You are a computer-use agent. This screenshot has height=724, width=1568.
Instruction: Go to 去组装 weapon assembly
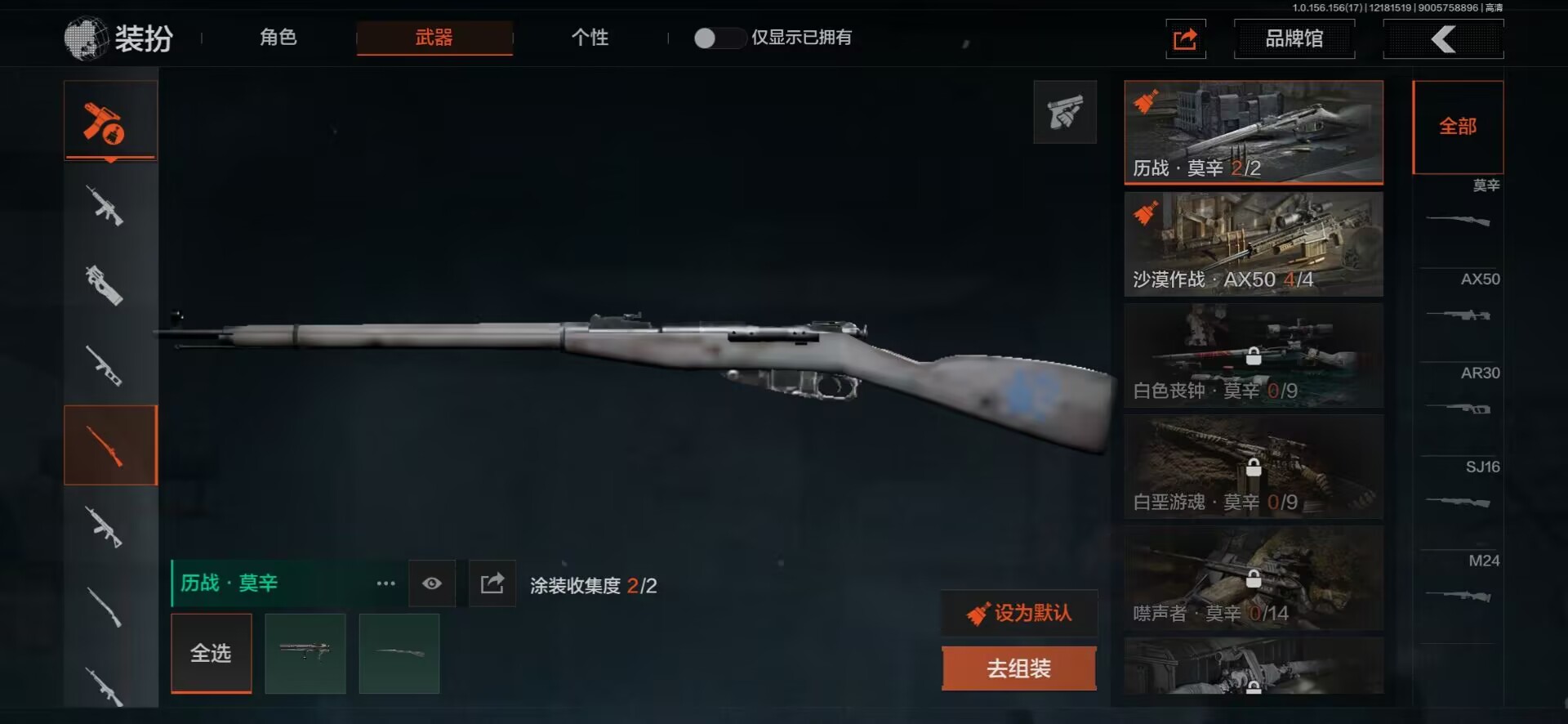coord(1018,668)
